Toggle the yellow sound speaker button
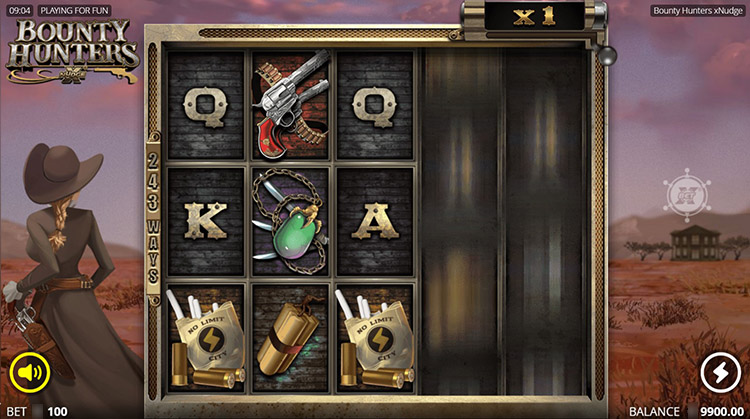750x419 pixels. coord(30,374)
